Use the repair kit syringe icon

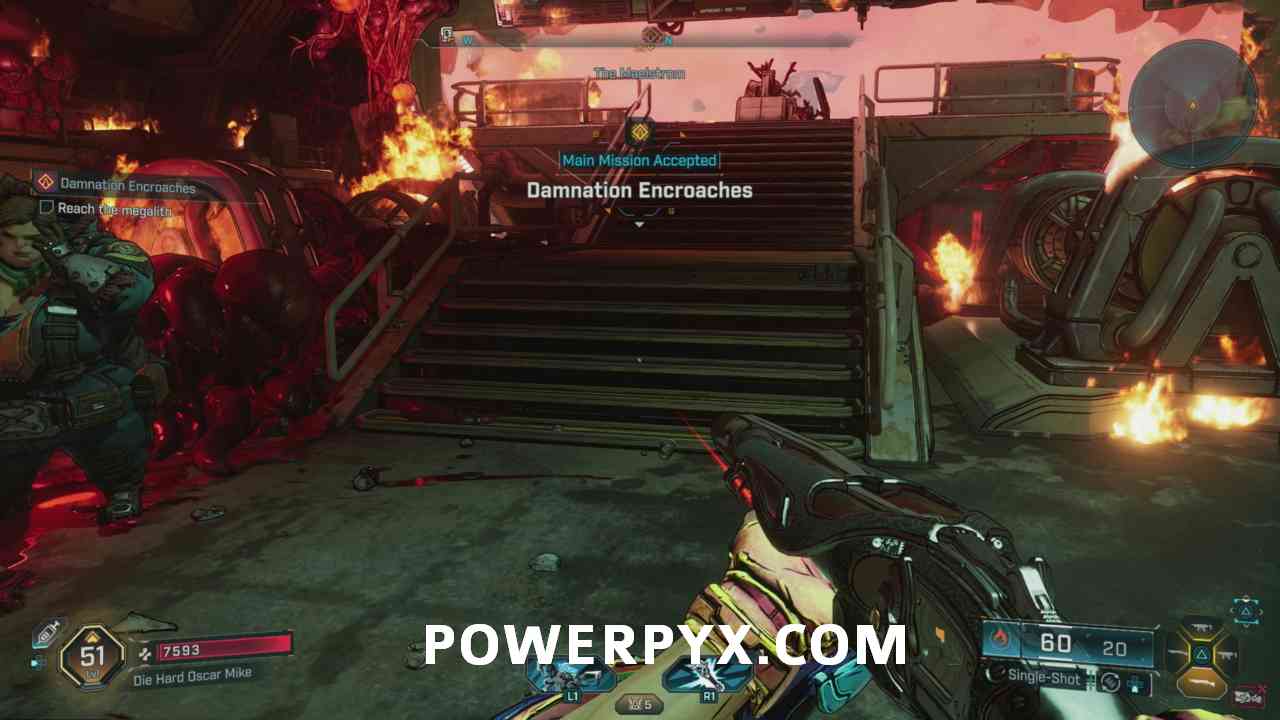[x=45, y=634]
